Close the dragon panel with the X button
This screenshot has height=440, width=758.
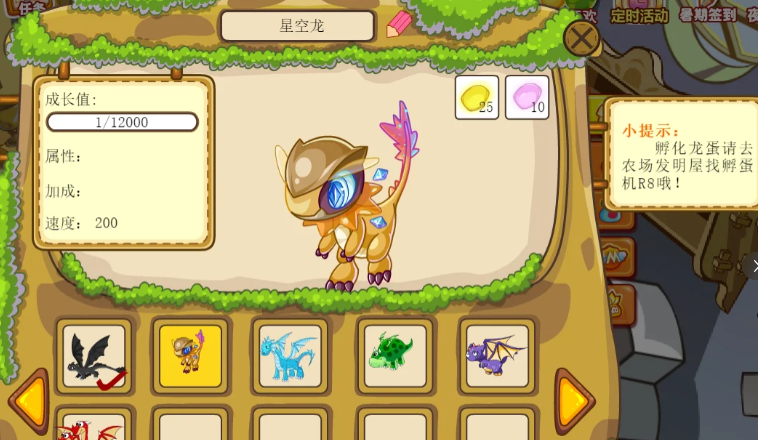(x=581, y=39)
